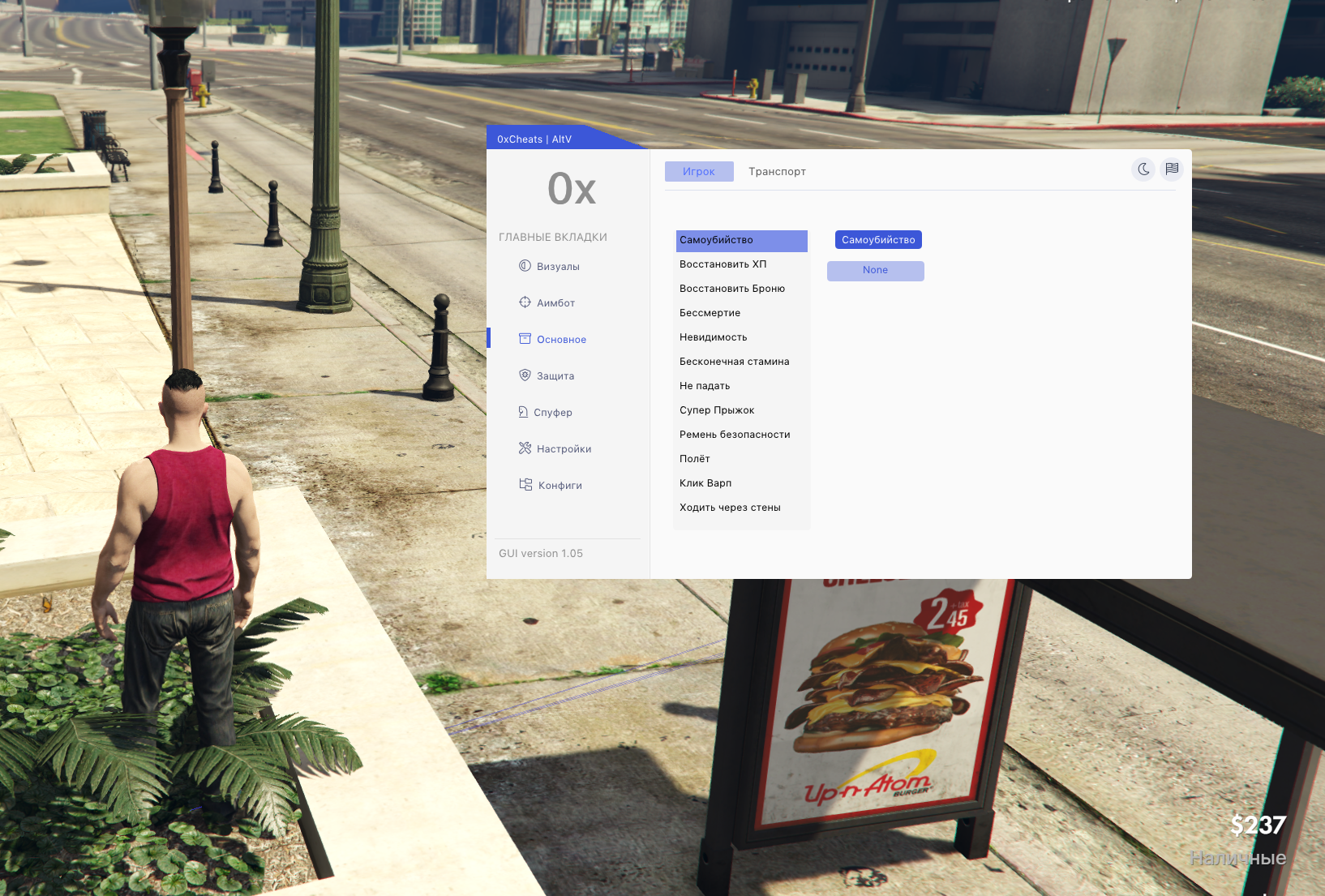Image resolution: width=1325 pixels, height=896 pixels.
Task: Open the Аимбот sidebar section
Action: [x=555, y=303]
